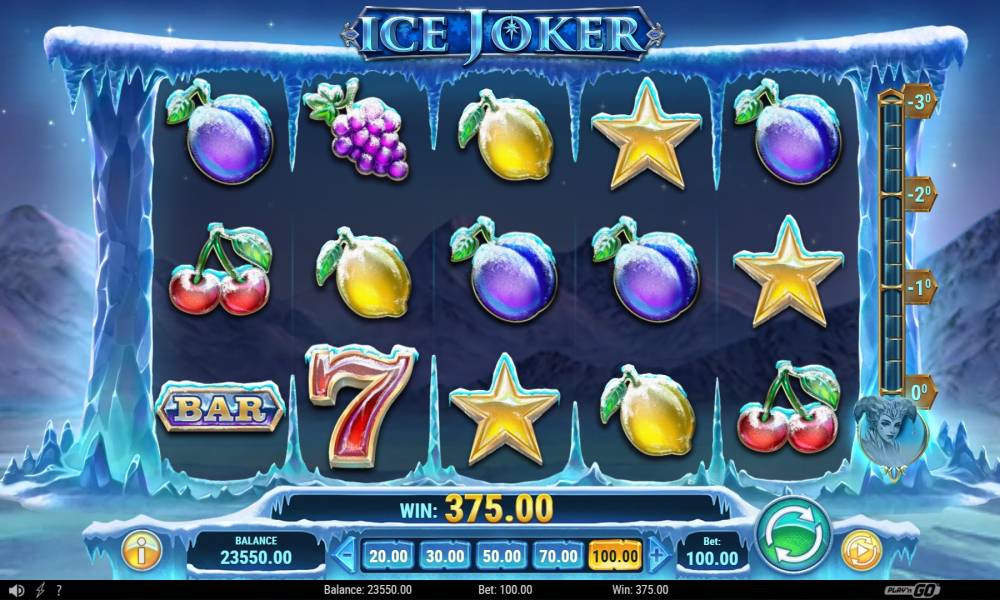The height and width of the screenshot is (600, 1000).
Task: Pick the 70.00 bet option
Action: (558, 555)
